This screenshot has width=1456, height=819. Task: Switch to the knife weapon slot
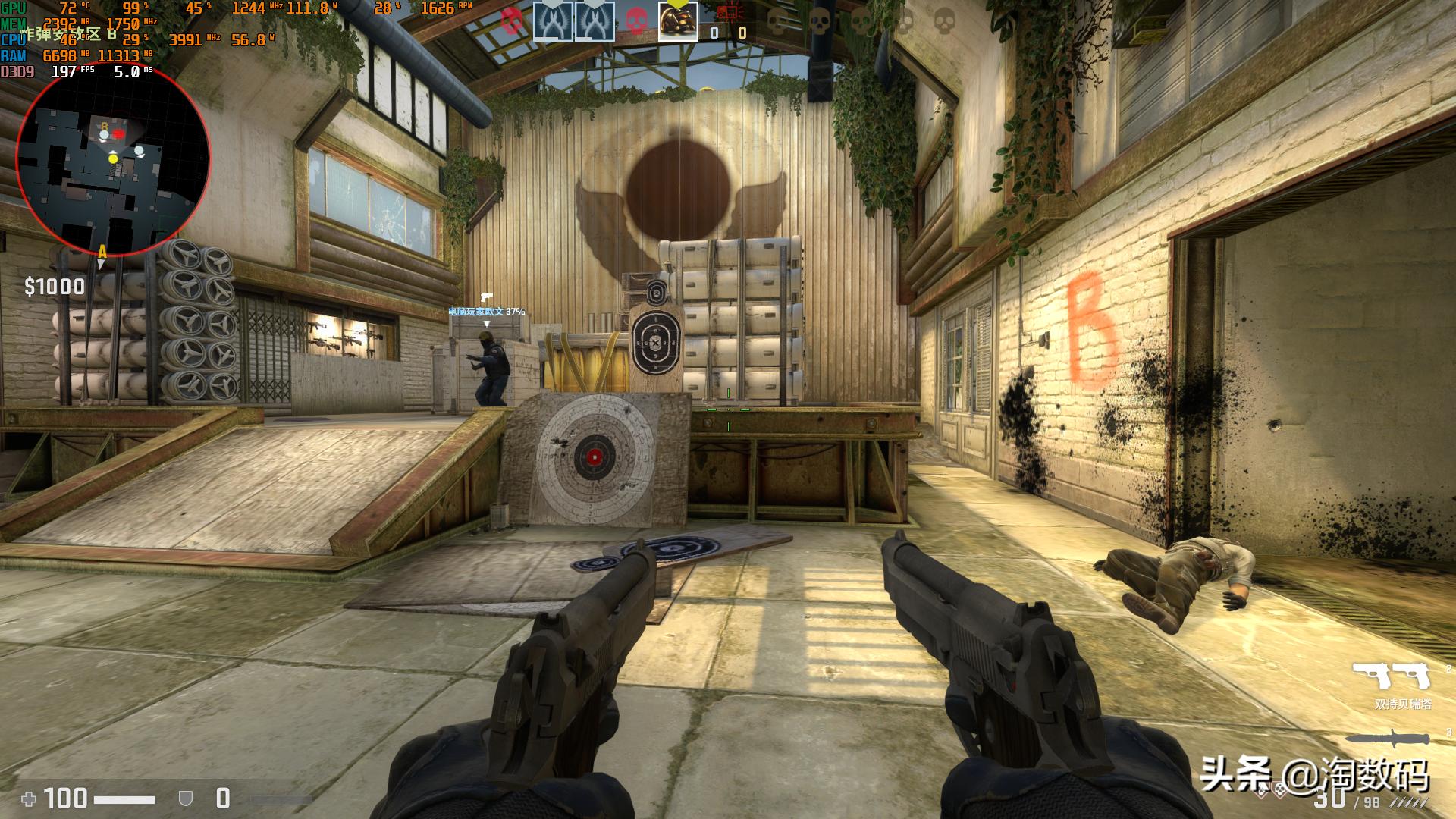point(1387,738)
